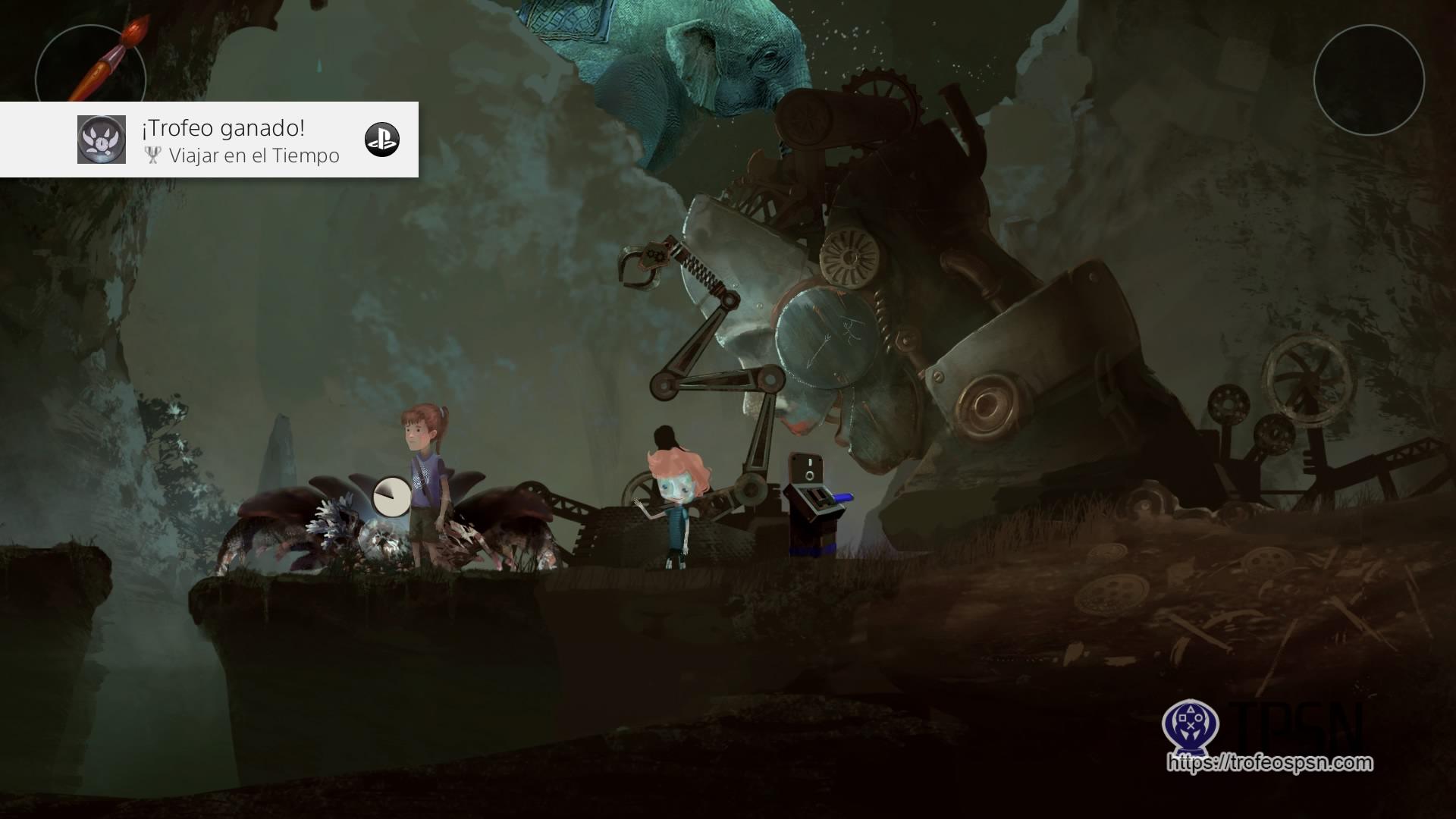This screenshot has width=1456, height=819.
Task: Open the Trofeo ganado notification
Action: pos(209,140)
